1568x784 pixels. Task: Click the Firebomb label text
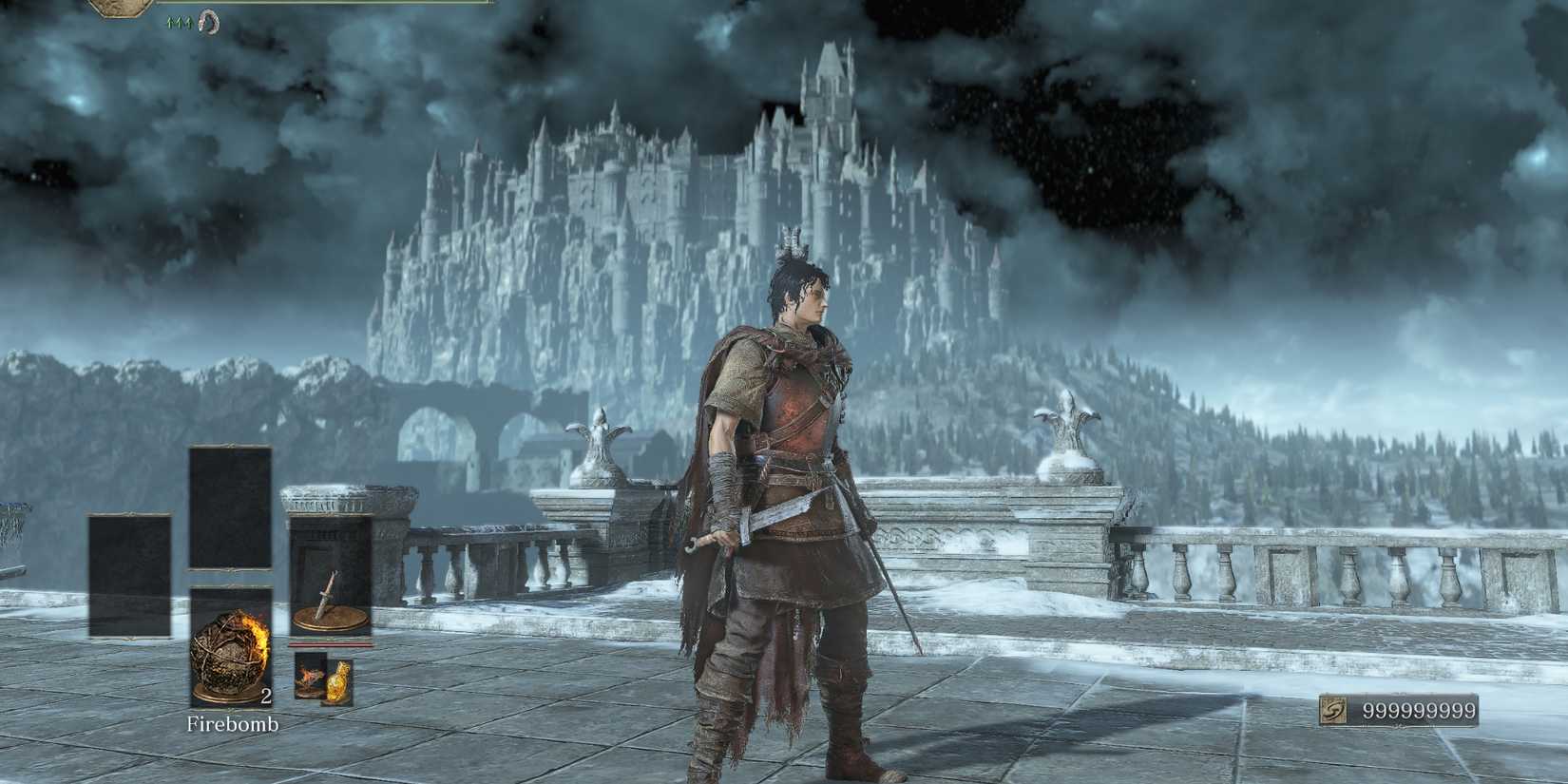232,725
